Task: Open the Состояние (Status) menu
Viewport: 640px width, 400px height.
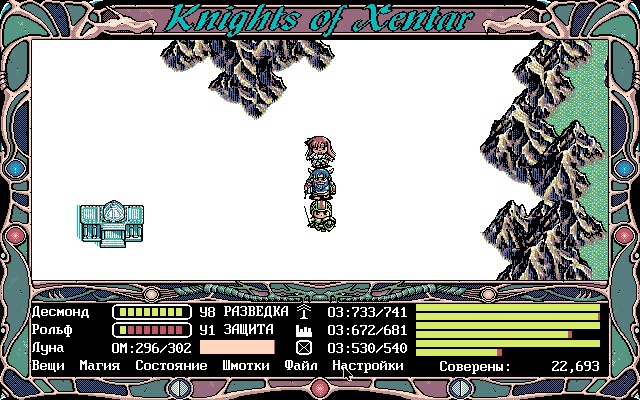Action: (x=171, y=366)
